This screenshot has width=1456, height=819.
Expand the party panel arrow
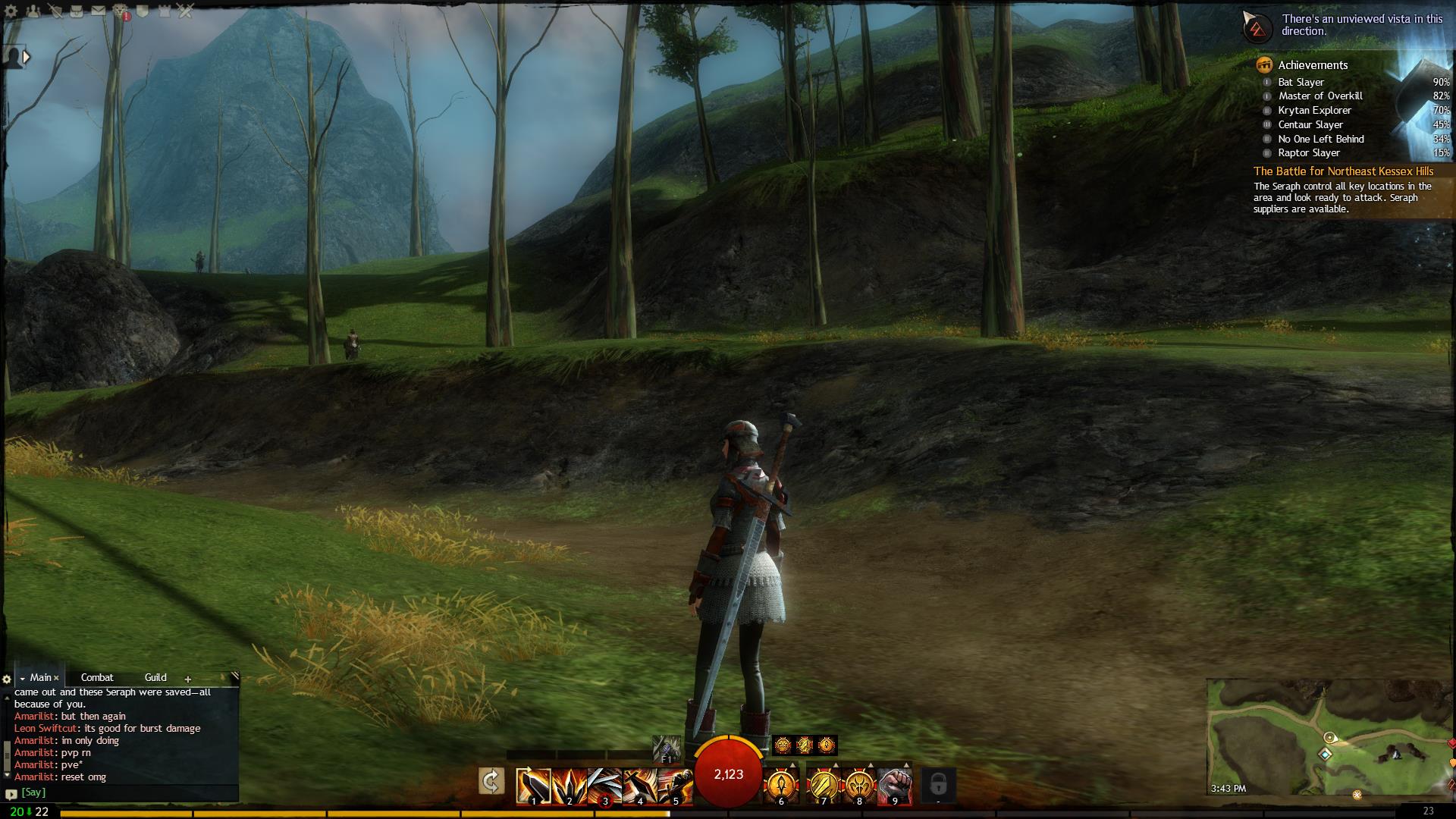click(x=27, y=57)
